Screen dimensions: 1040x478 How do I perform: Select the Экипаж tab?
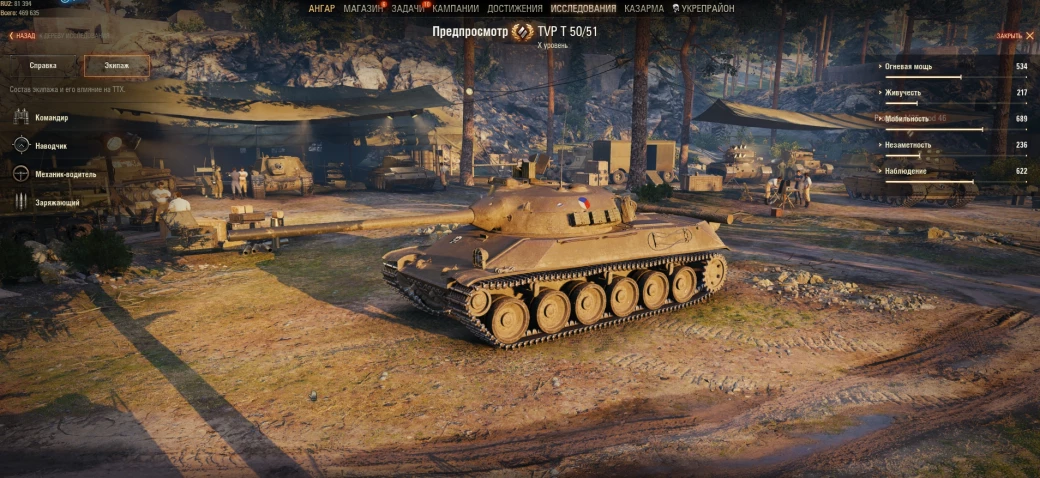(116, 66)
